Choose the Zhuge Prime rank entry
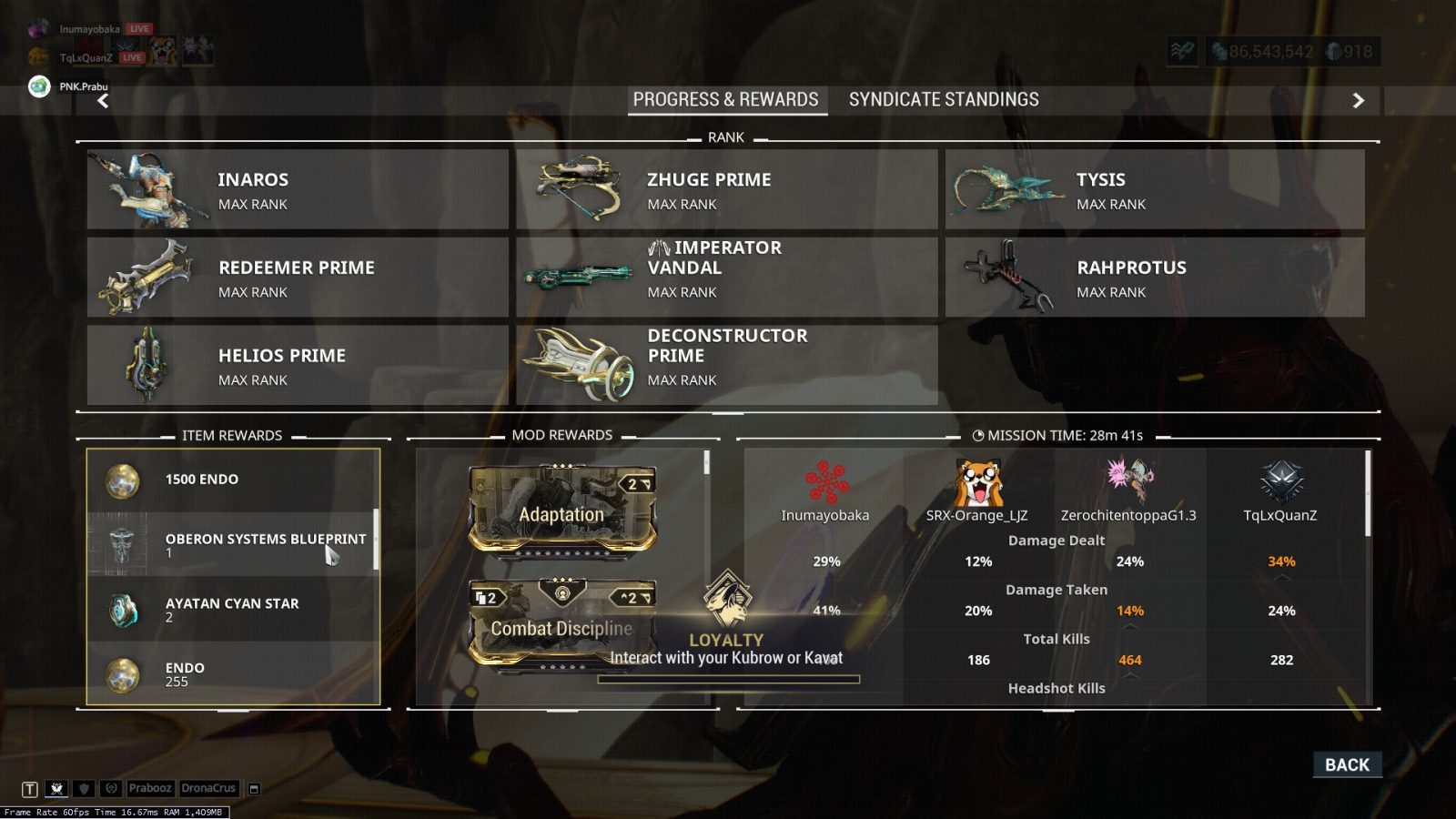The height and width of the screenshot is (819, 1456). (x=726, y=189)
